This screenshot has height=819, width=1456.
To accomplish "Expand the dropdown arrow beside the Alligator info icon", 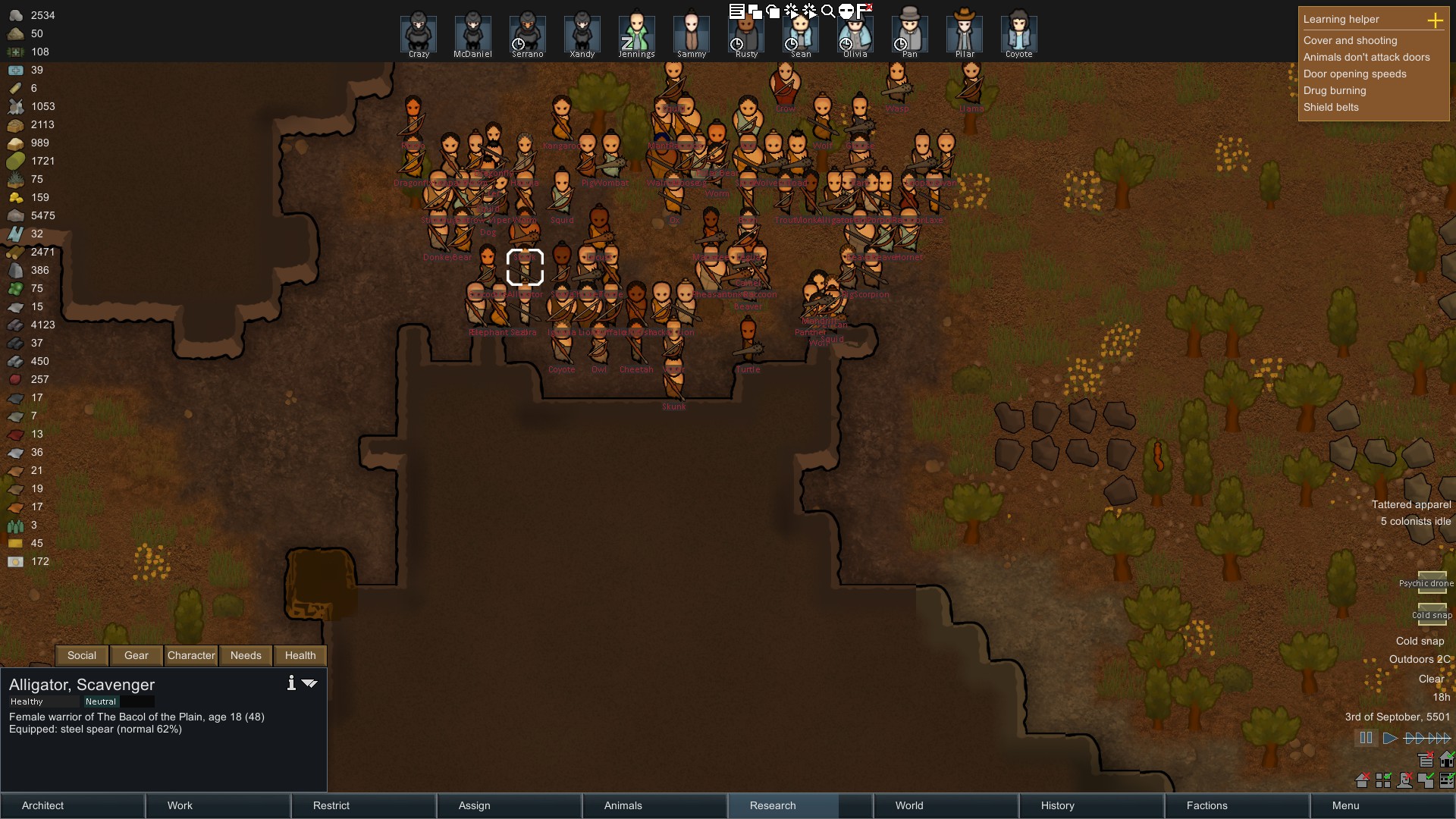I will tap(309, 683).
